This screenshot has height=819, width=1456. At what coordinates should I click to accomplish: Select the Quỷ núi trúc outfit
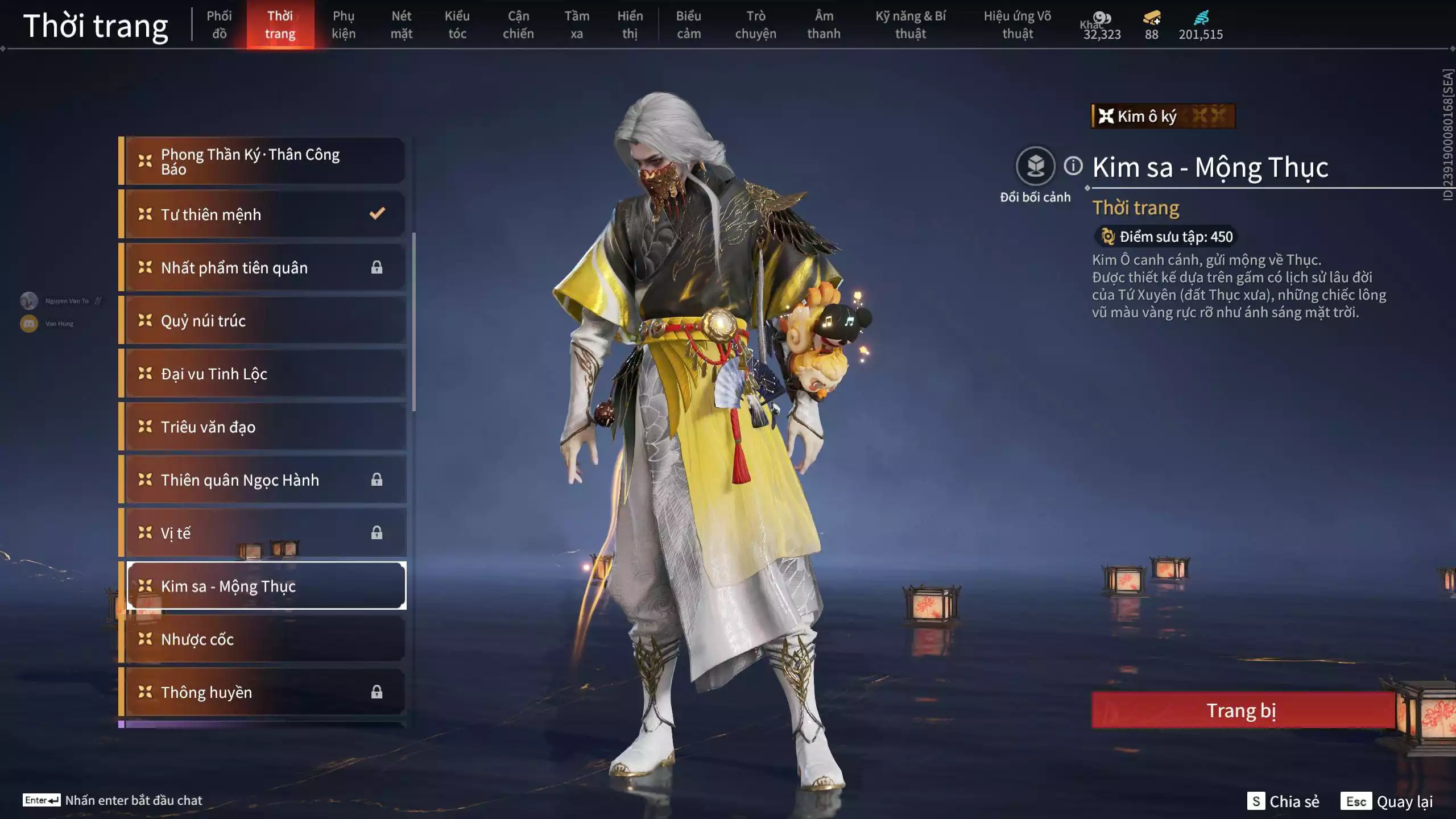click(x=262, y=320)
